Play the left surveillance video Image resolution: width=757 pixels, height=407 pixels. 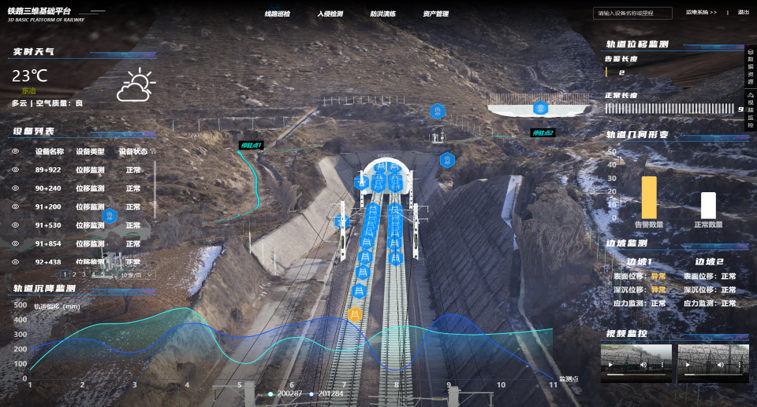tap(611, 365)
